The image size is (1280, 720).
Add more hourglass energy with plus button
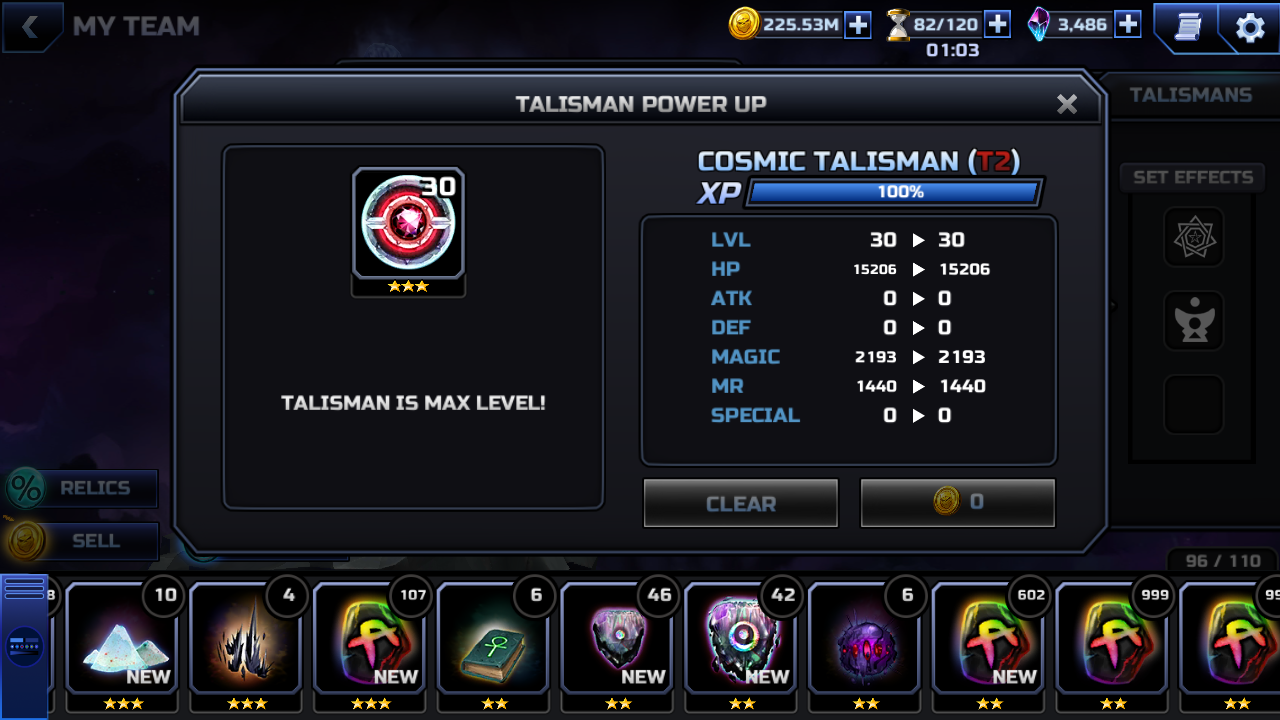pos(997,24)
